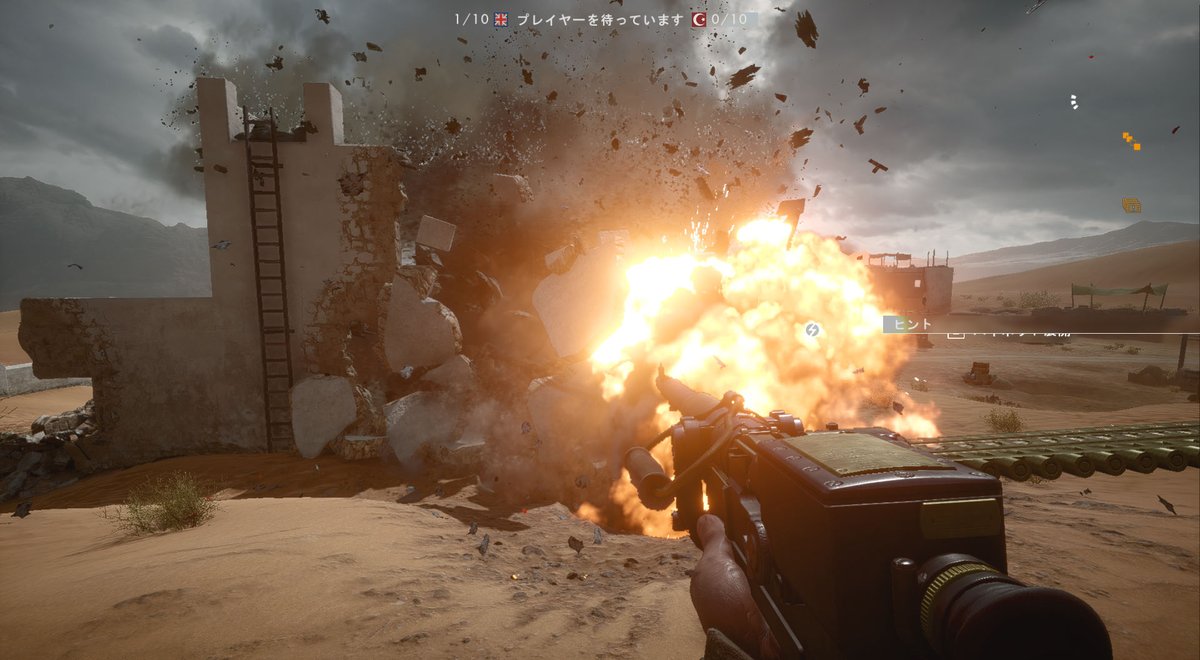Select the orange crate objective marker

1131,205
